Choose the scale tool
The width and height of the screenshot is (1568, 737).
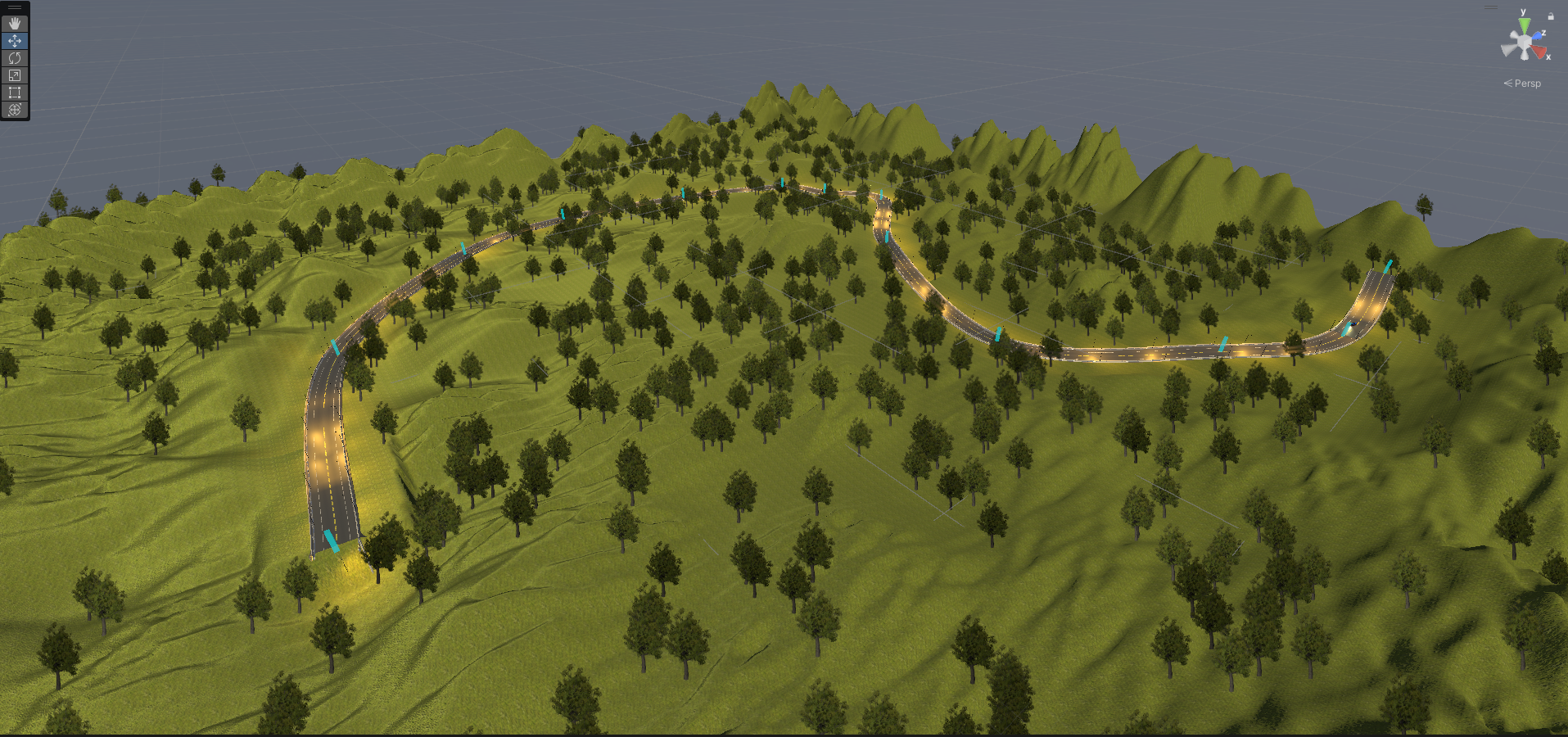tap(15, 75)
